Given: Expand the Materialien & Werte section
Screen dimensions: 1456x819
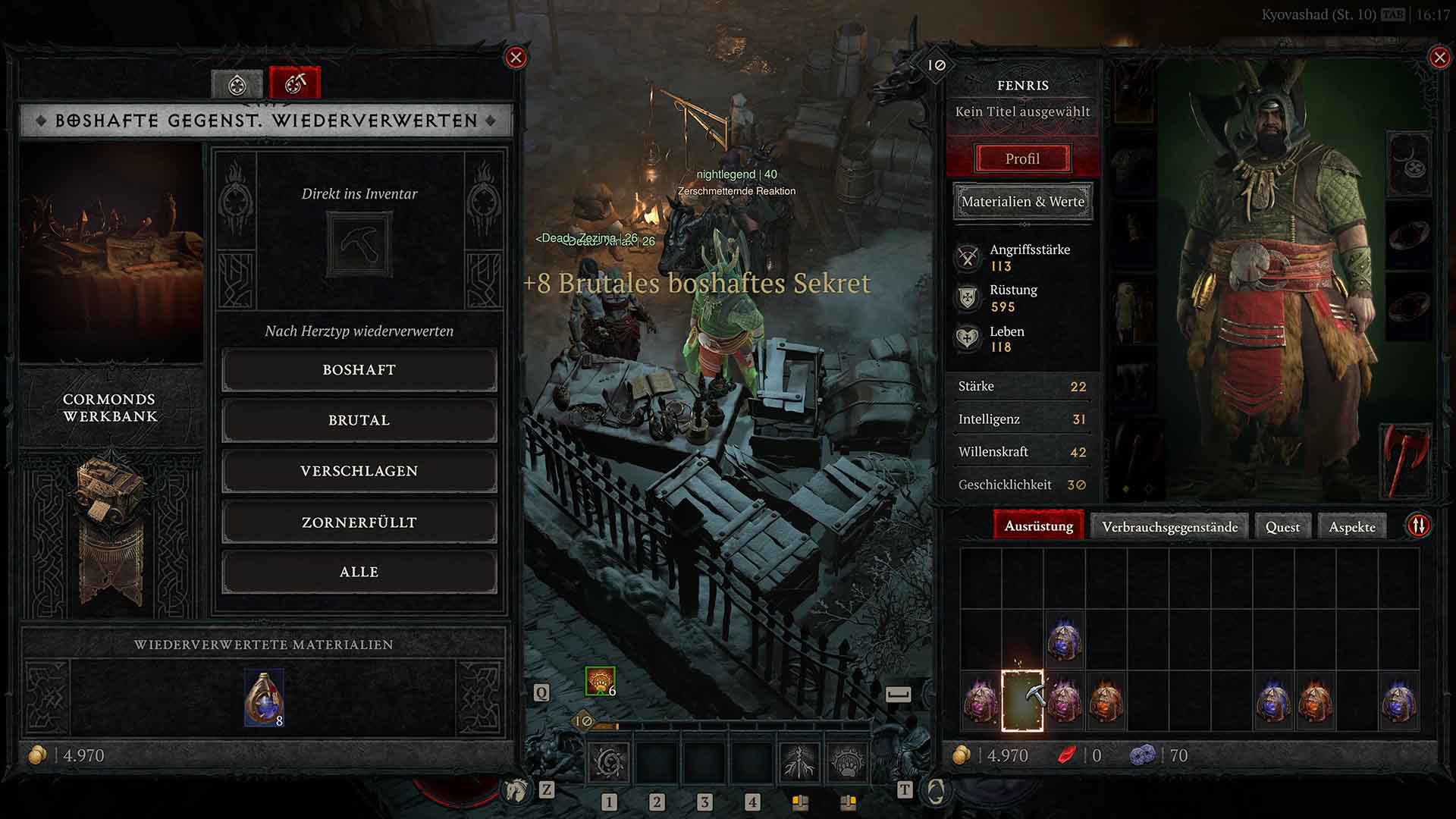Looking at the screenshot, I should click(x=1022, y=202).
